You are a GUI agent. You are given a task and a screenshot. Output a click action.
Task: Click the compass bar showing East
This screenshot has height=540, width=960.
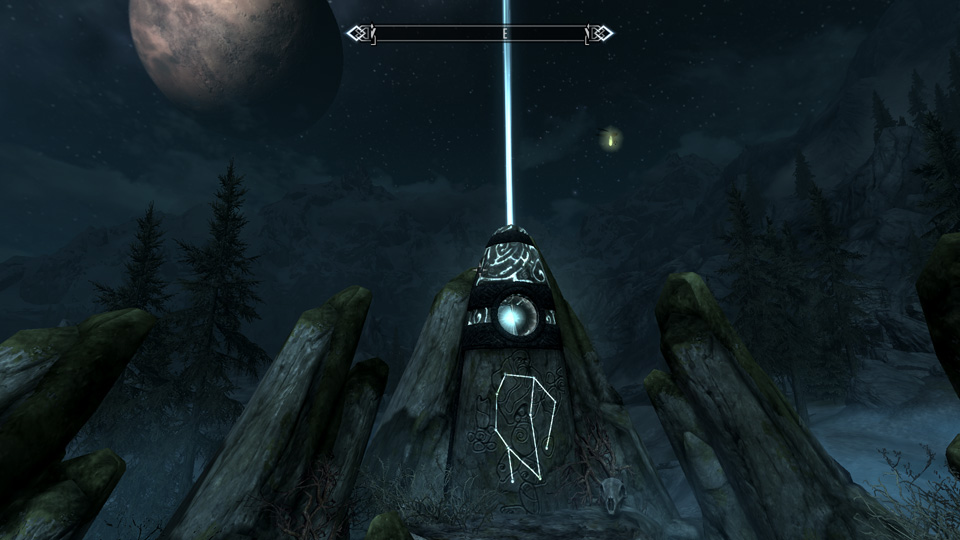click(x=480, y=34)
